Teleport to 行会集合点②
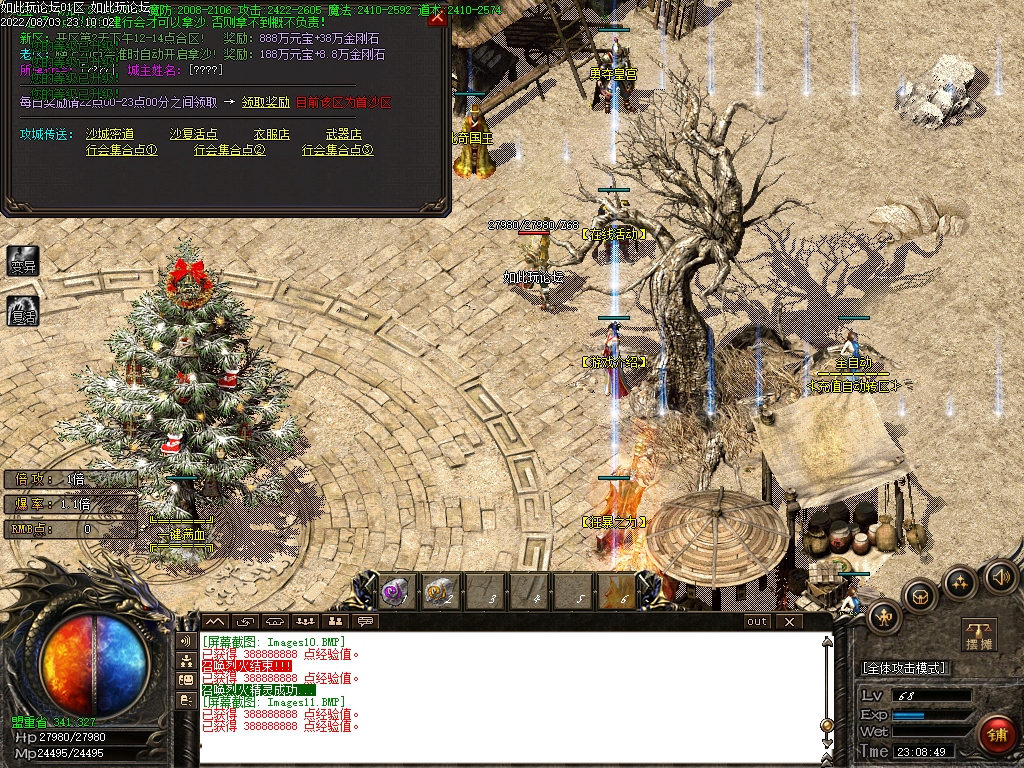1024x768 pixels. [230, 150]
